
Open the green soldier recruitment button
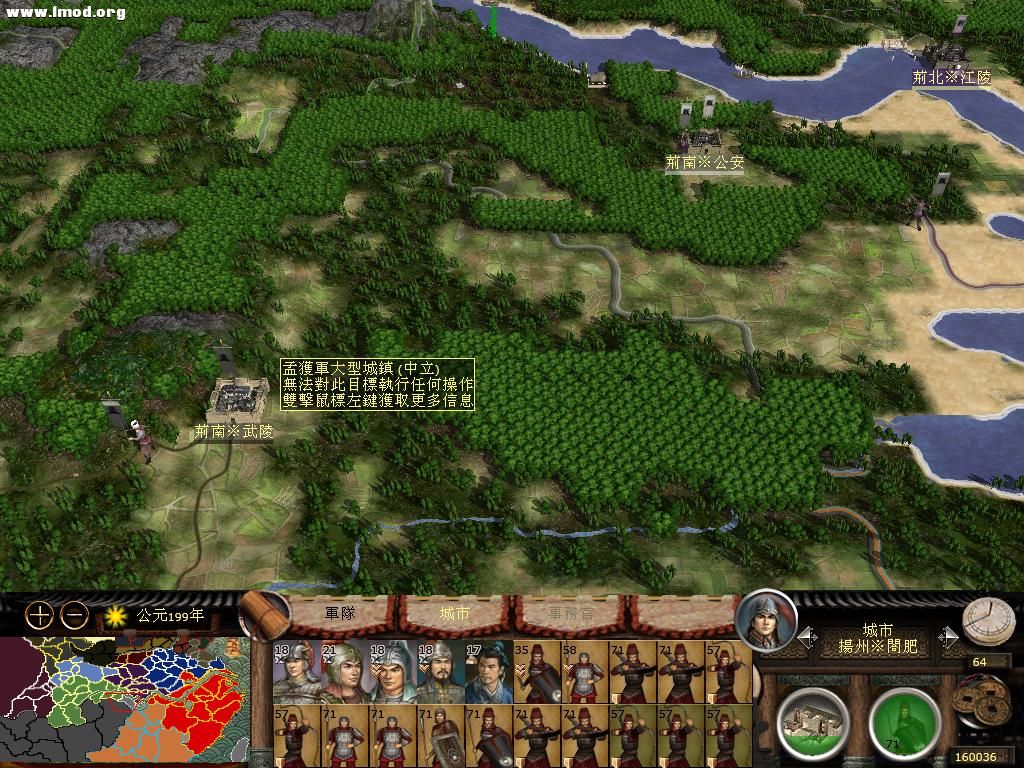[x=903, y=719]
